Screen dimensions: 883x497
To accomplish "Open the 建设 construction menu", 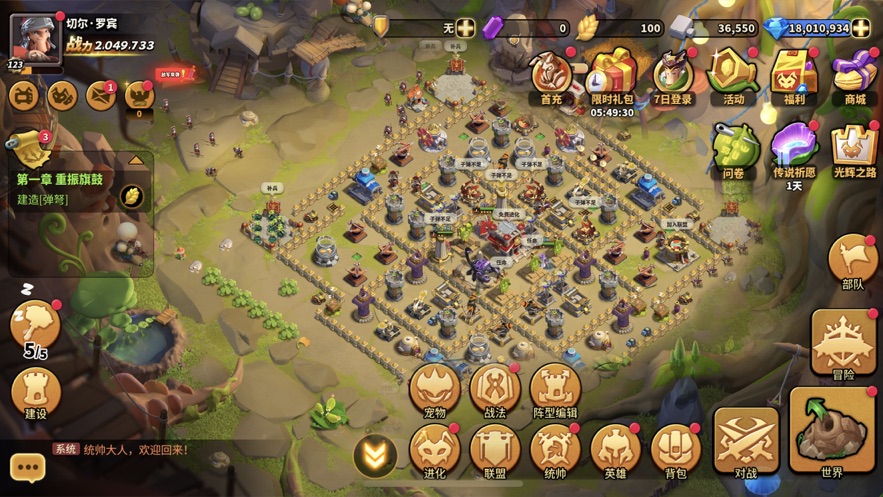I will [36, 390].
